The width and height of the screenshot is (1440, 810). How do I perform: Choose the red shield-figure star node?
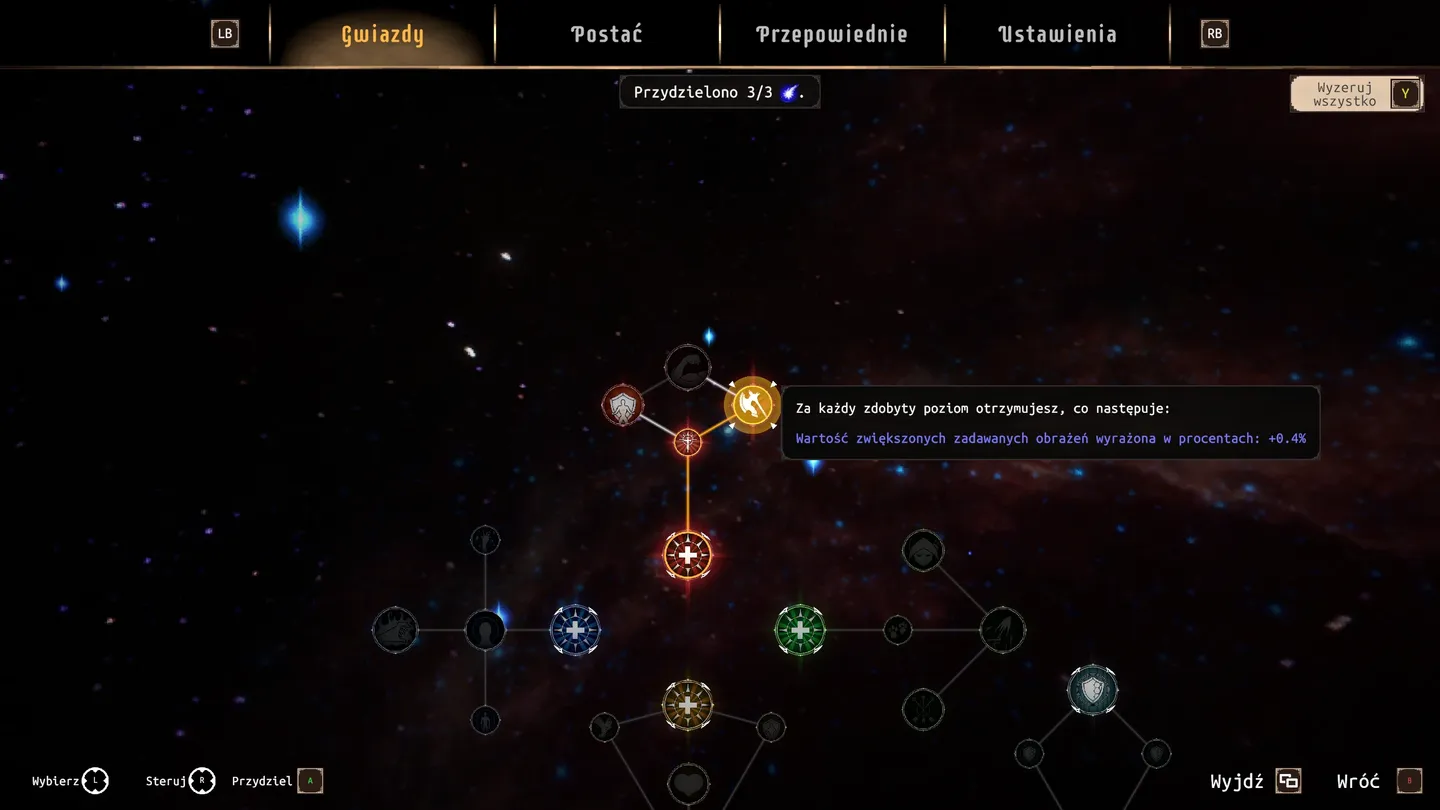(622, 406)
